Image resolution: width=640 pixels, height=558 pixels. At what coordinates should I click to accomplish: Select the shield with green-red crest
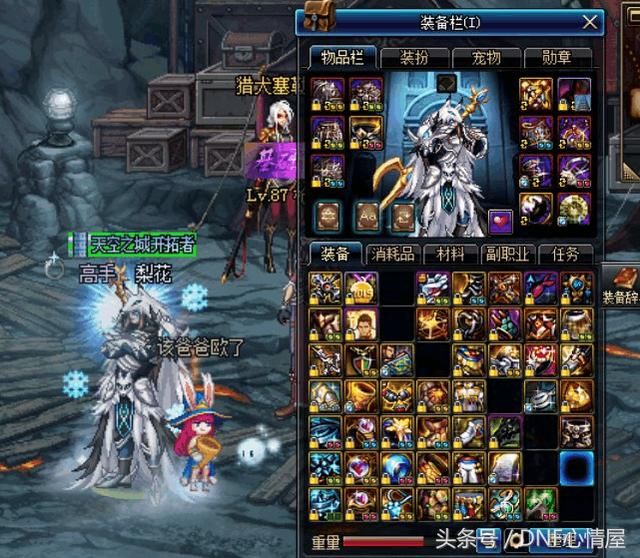pyautogui.click(x=359, y=360)
